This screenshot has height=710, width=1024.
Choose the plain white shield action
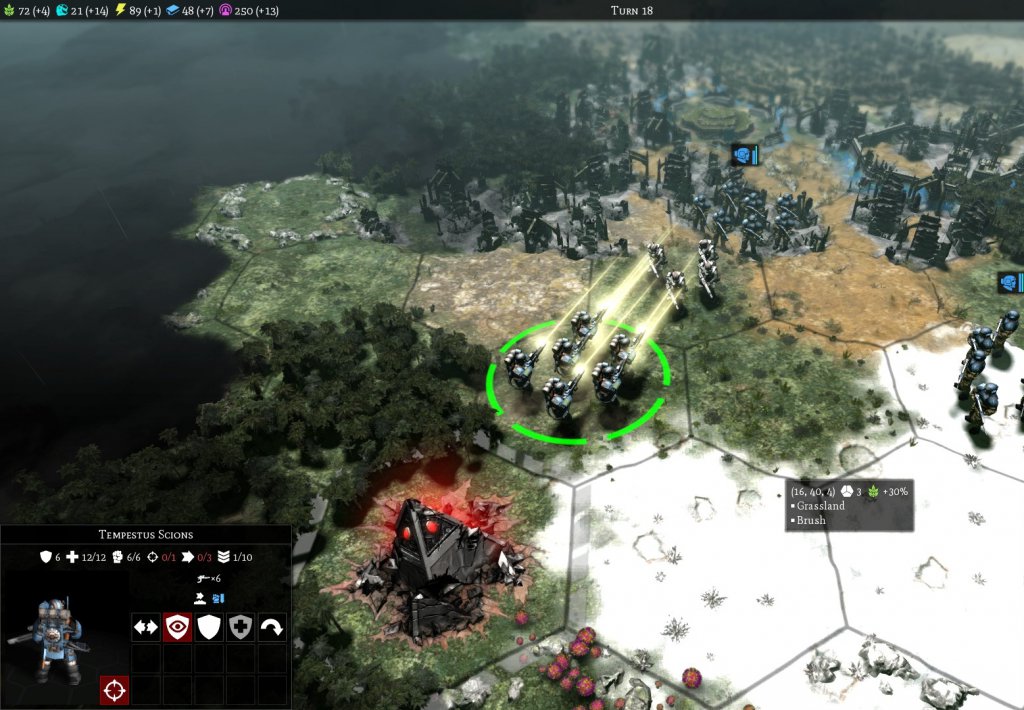pyautogui.click(x=208, y=627)
